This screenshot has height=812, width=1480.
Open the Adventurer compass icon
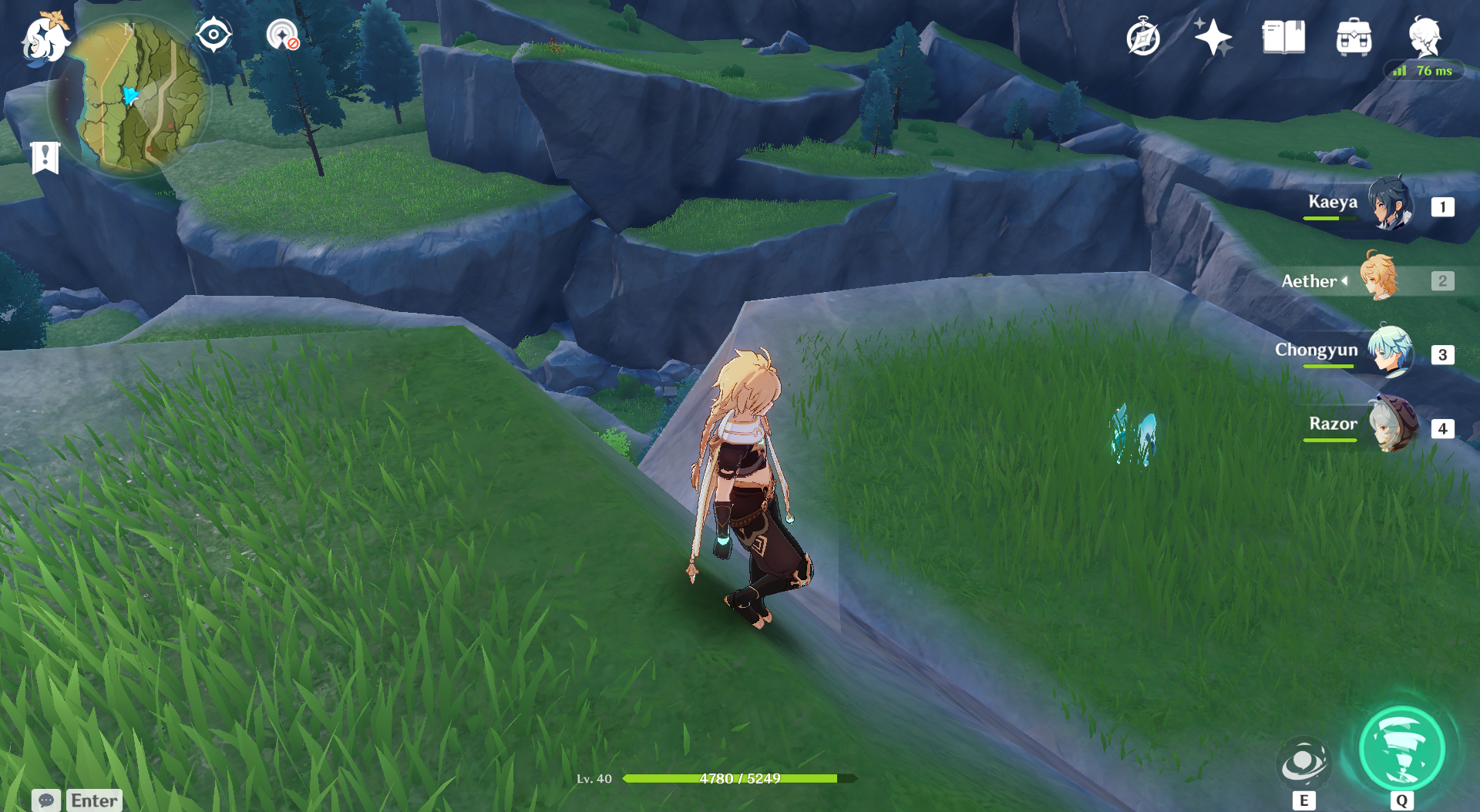(x=1142, y=38)
